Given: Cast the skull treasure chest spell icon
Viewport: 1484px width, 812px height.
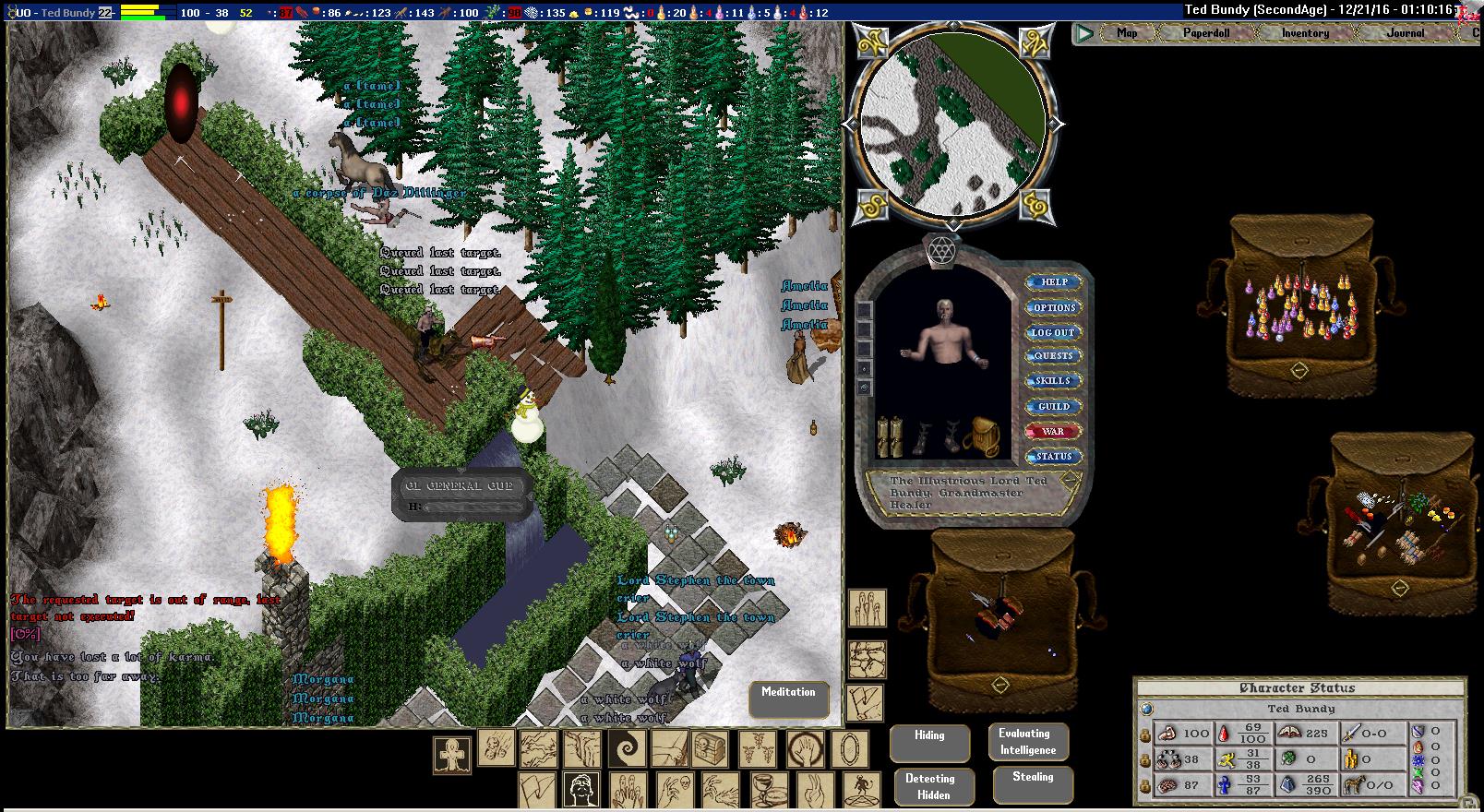Looking at the screenshot, I should [708, 750].
